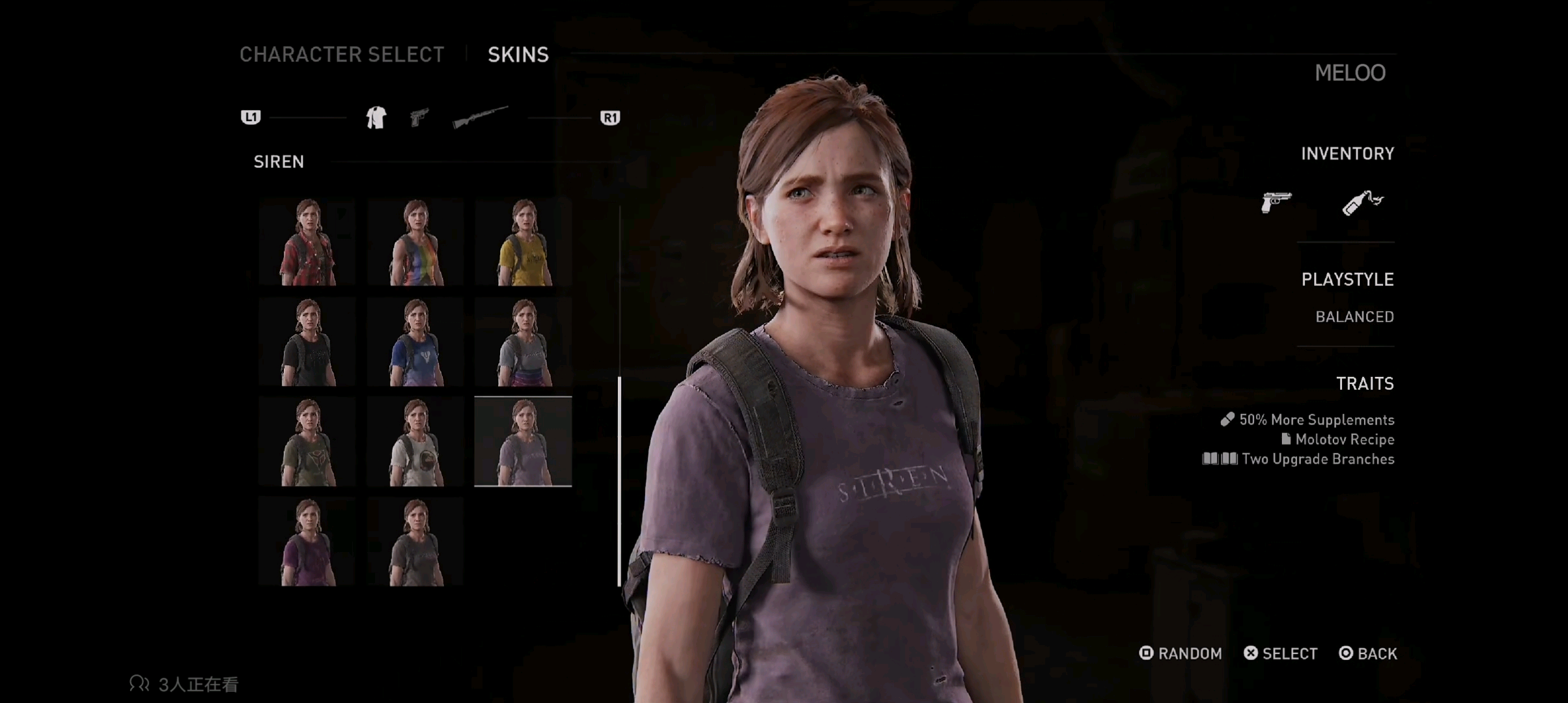Viewport: 1568px width, 703px height.
Task: Open the Skins tab
Action: click(518, 55)
